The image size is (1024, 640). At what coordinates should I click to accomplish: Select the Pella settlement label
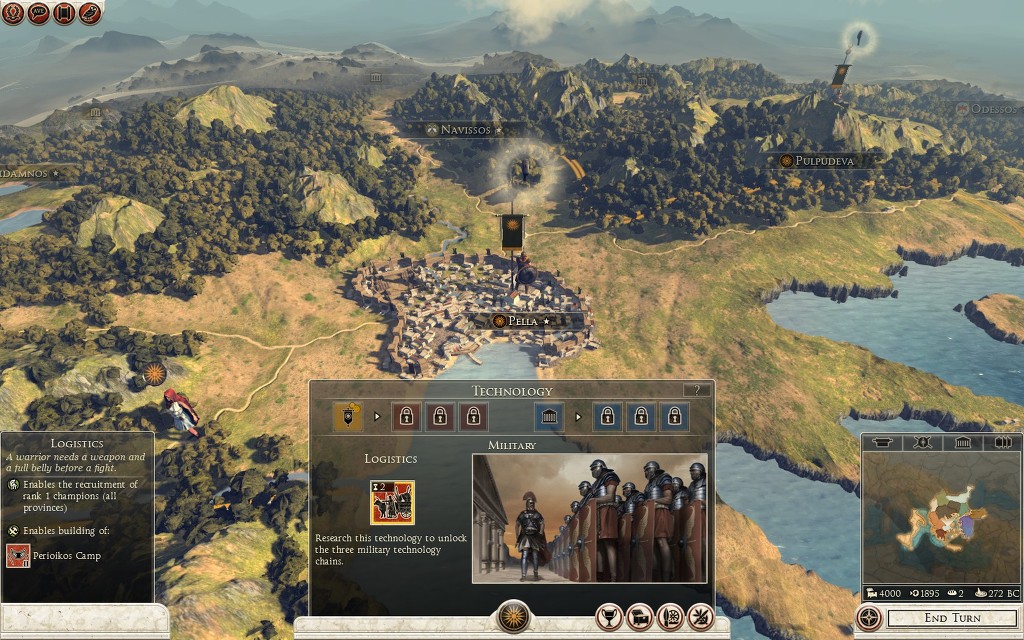[x=523, y=321]
